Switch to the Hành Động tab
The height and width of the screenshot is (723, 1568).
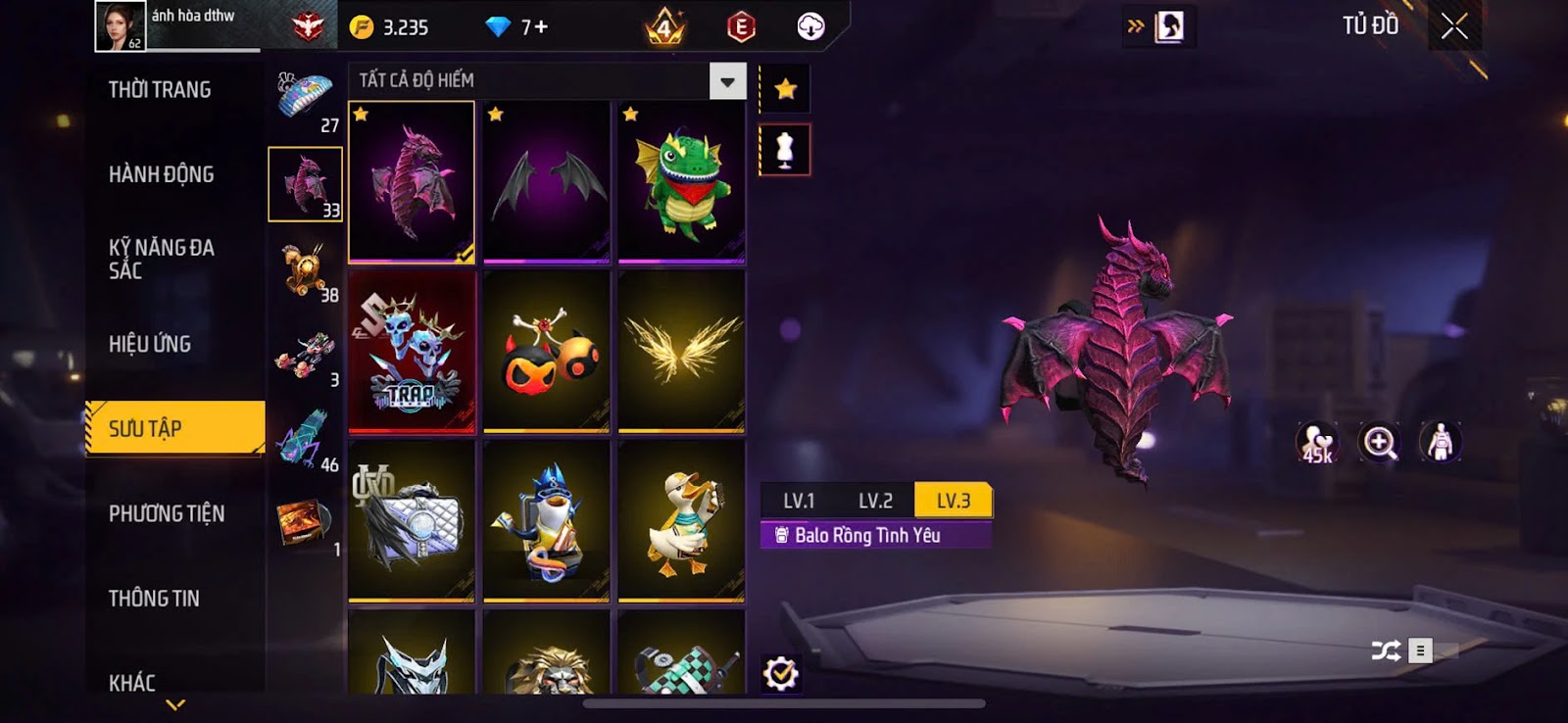tap(161, 174)
